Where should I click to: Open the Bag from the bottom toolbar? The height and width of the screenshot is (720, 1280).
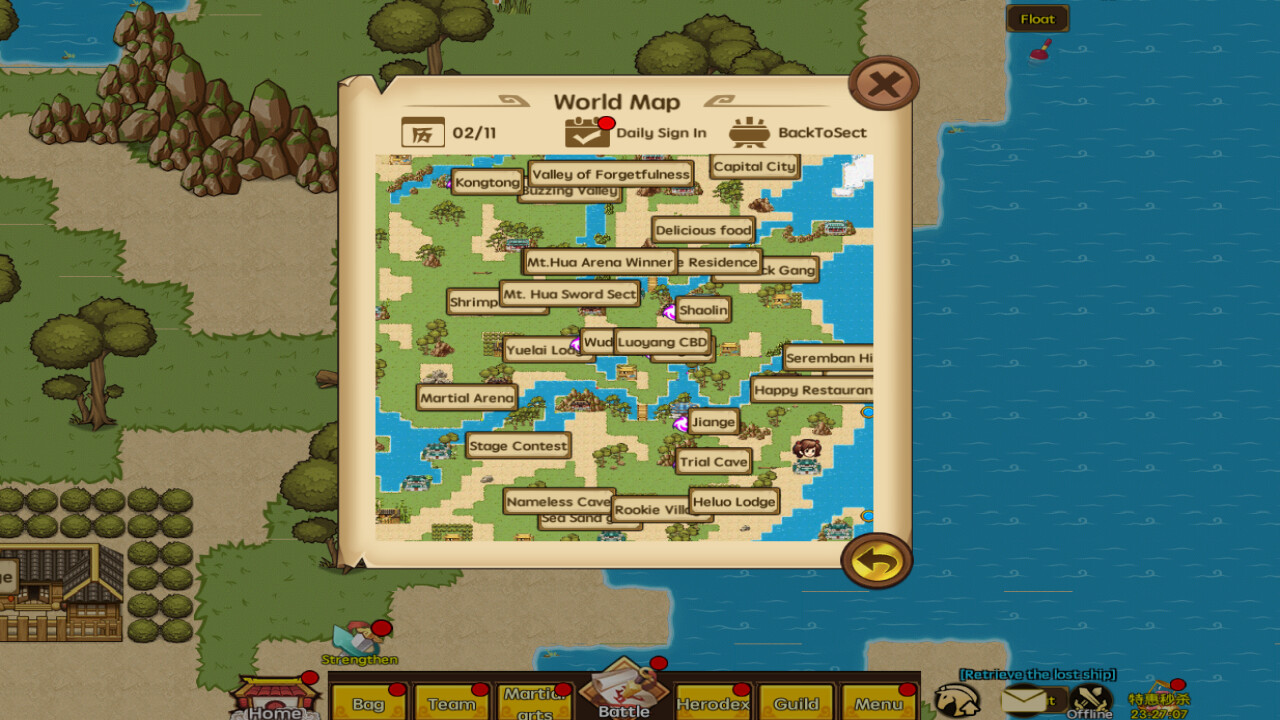pos(369,703)
